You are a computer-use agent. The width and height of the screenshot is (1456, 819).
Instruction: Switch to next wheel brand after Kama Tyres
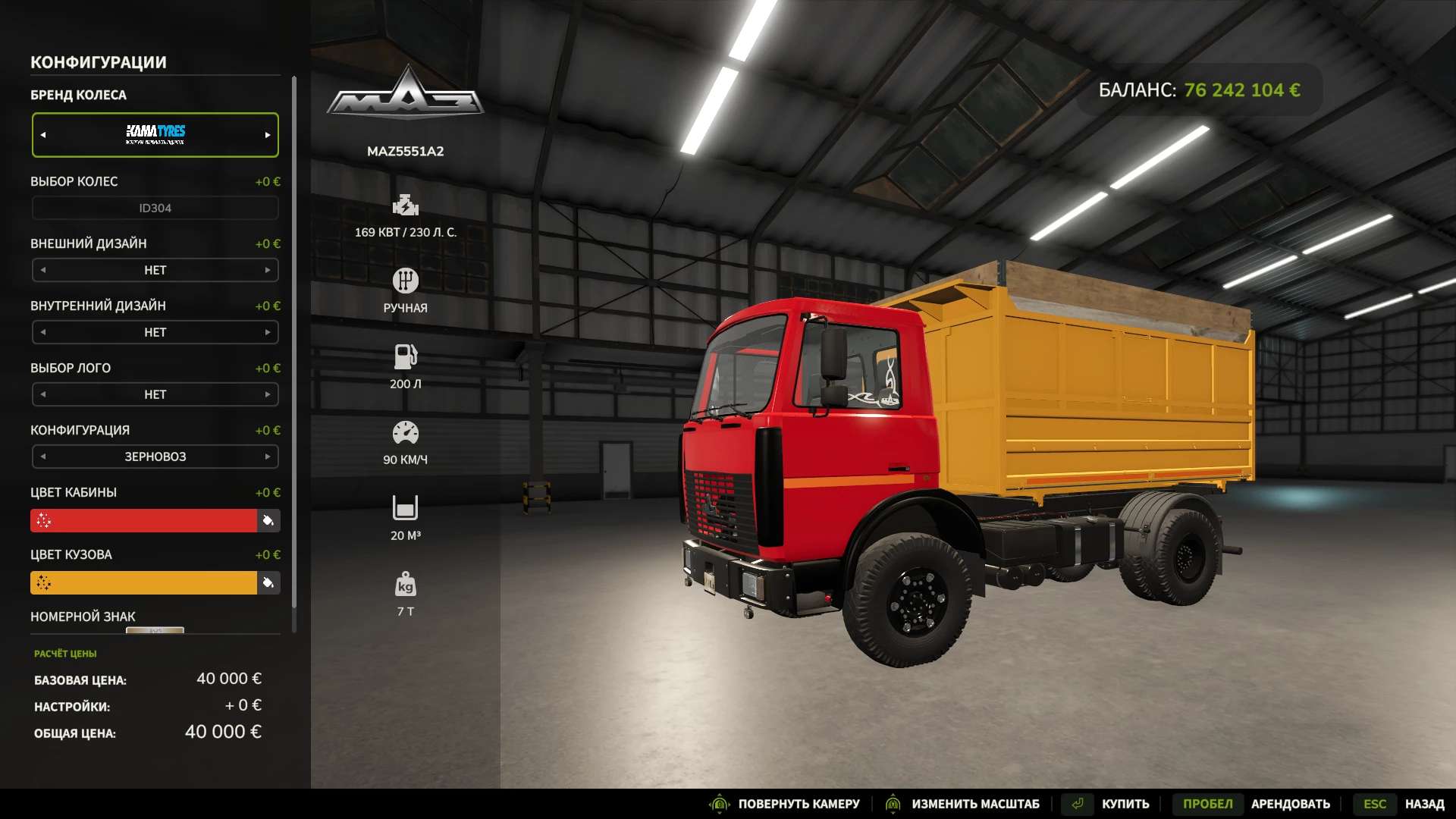(267, 135)
